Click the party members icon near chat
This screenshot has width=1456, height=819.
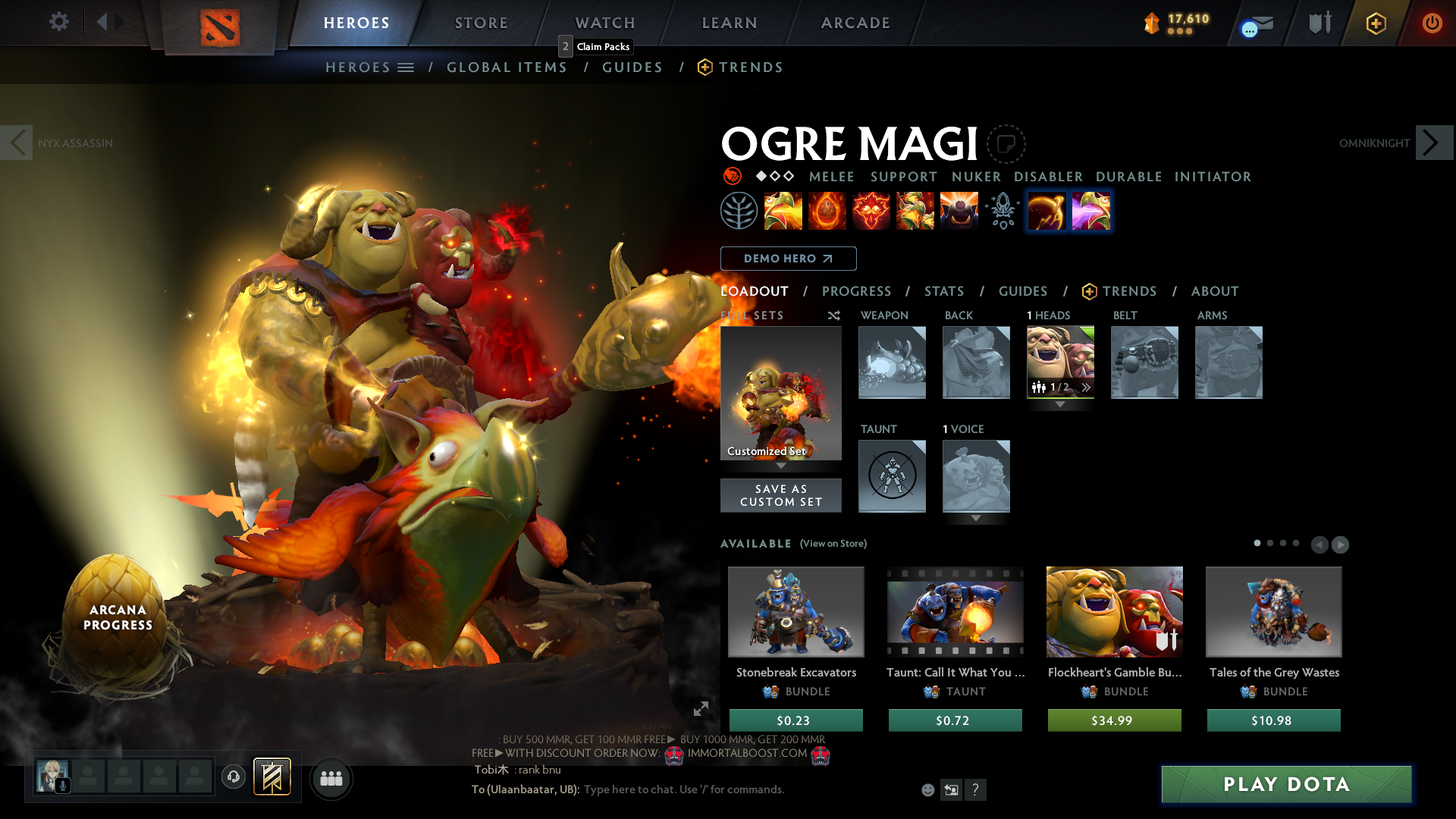pyautogui.click(x=331, y=778)
